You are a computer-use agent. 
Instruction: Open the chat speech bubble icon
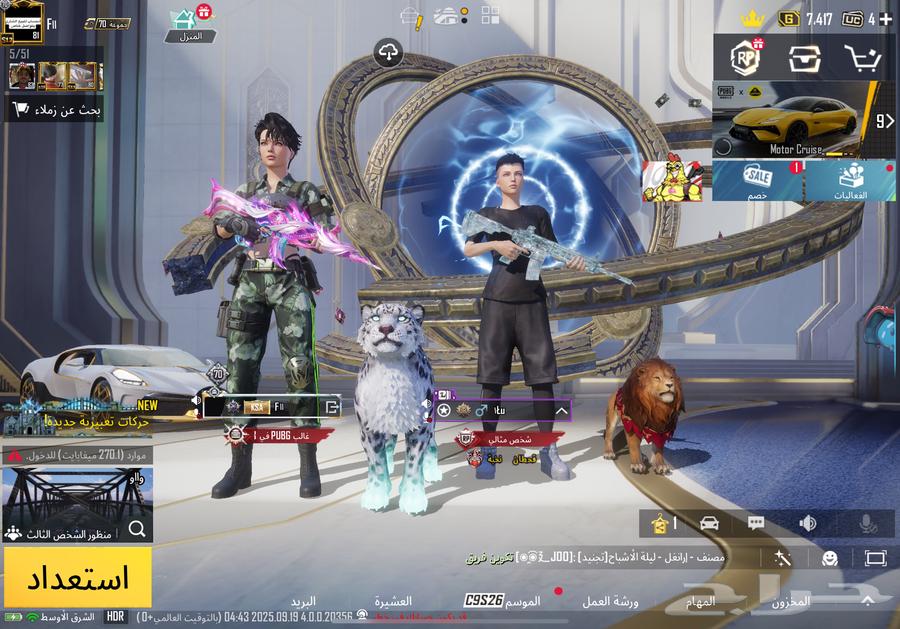click(756, 523)
